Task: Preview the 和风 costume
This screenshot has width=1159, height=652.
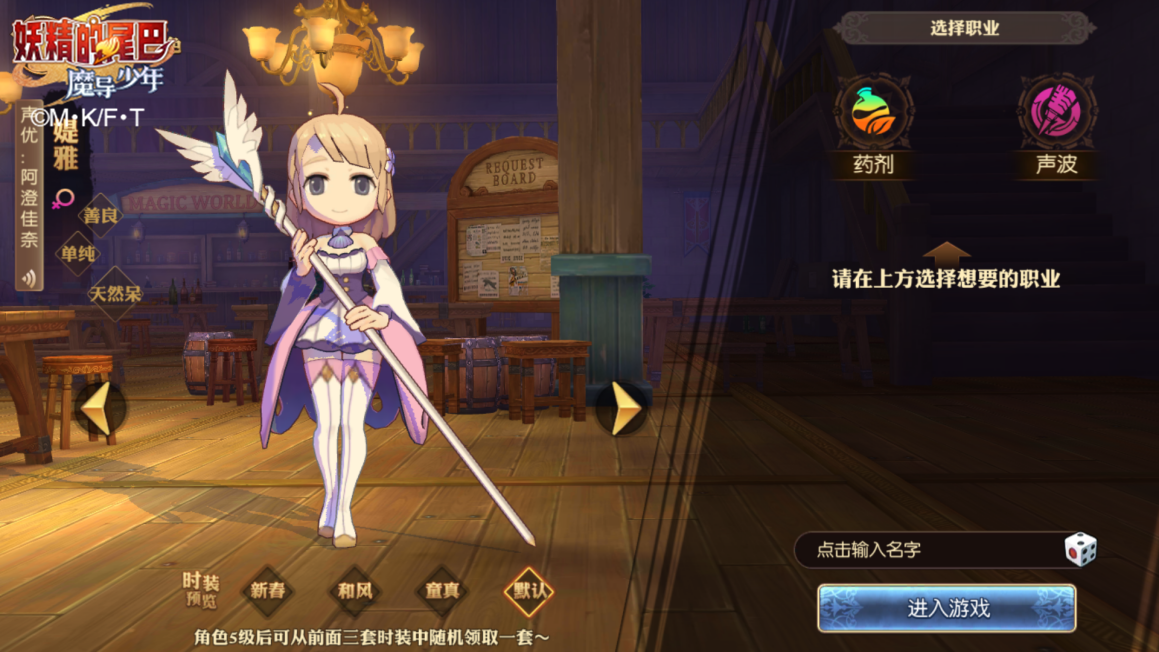Action: click(x=355, y=591)
